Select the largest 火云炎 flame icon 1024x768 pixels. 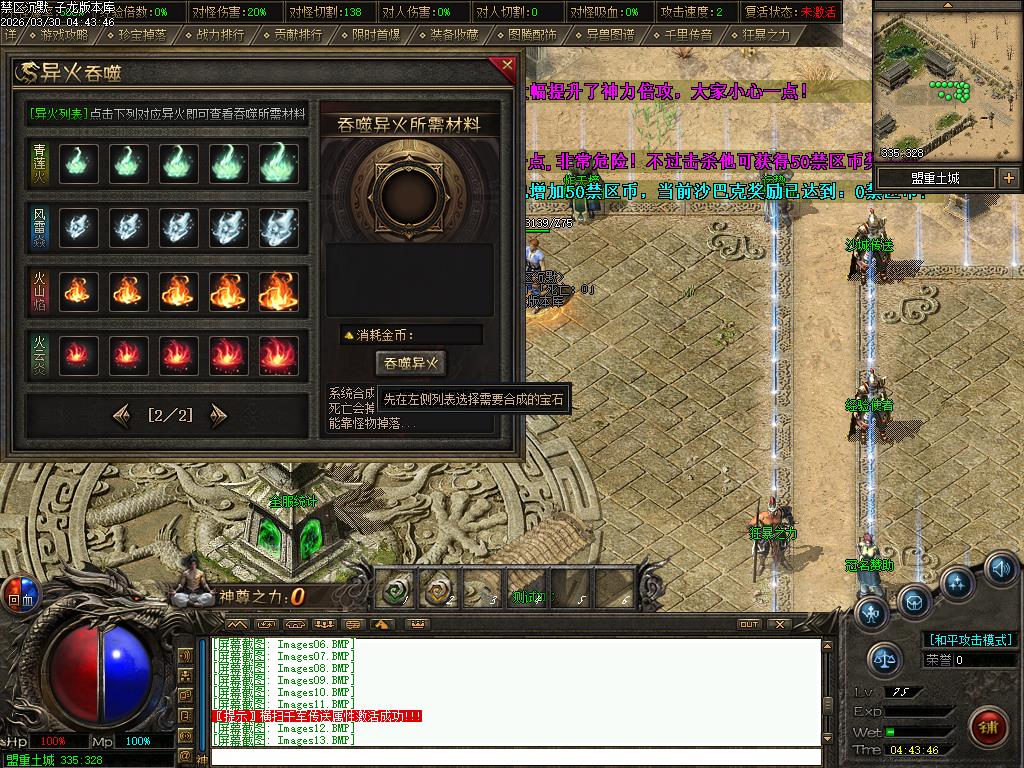click(x=279, y=355)
